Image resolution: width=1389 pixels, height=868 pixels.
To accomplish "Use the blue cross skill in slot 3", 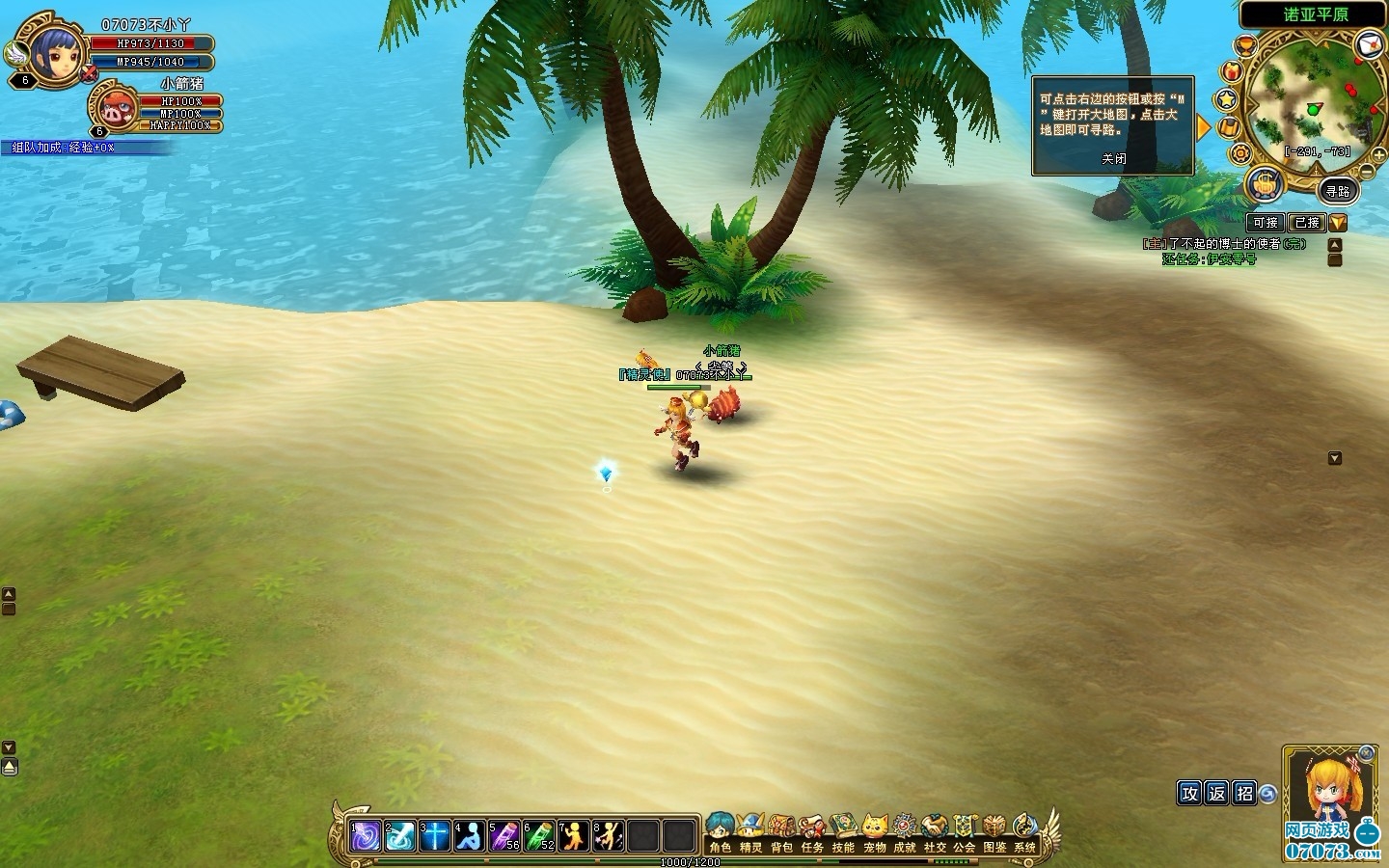I will pyautogui.click(x=434, y=835).
